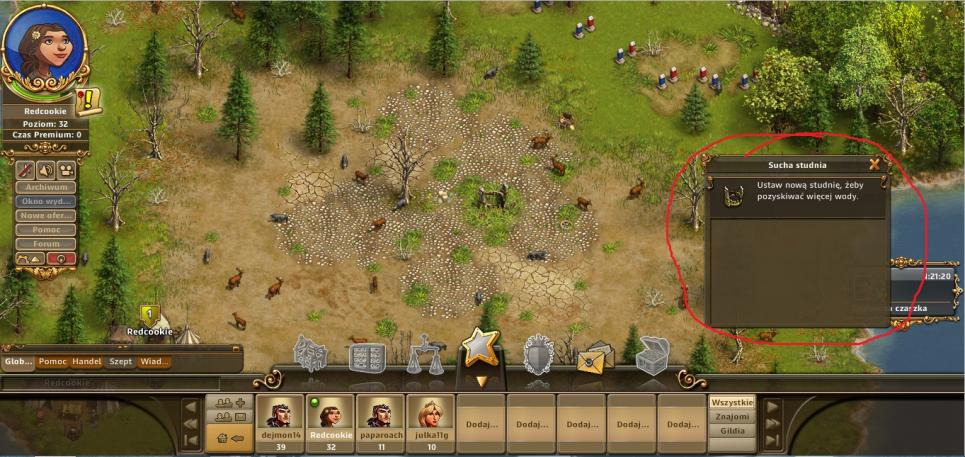Switch to the Handel chat tab
The width and height of the screenshot is (965, 457).
[x=87, y=362]
